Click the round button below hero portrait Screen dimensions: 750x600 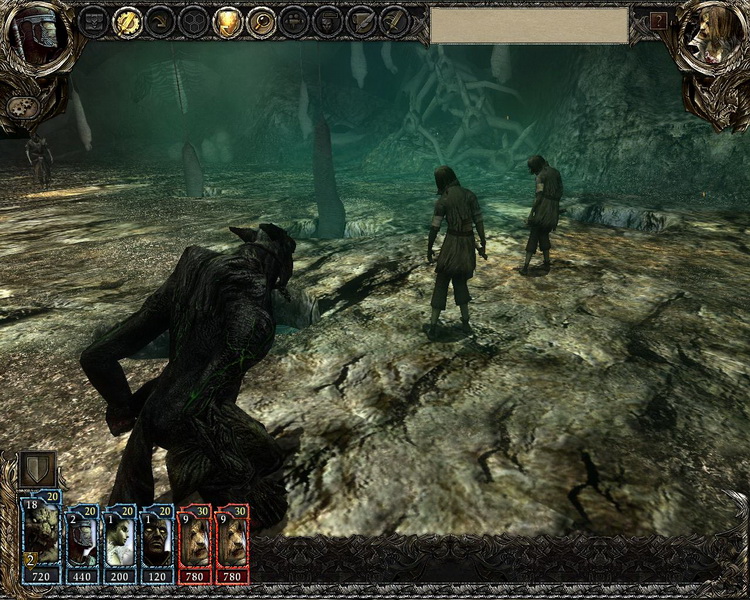point(21,106)
